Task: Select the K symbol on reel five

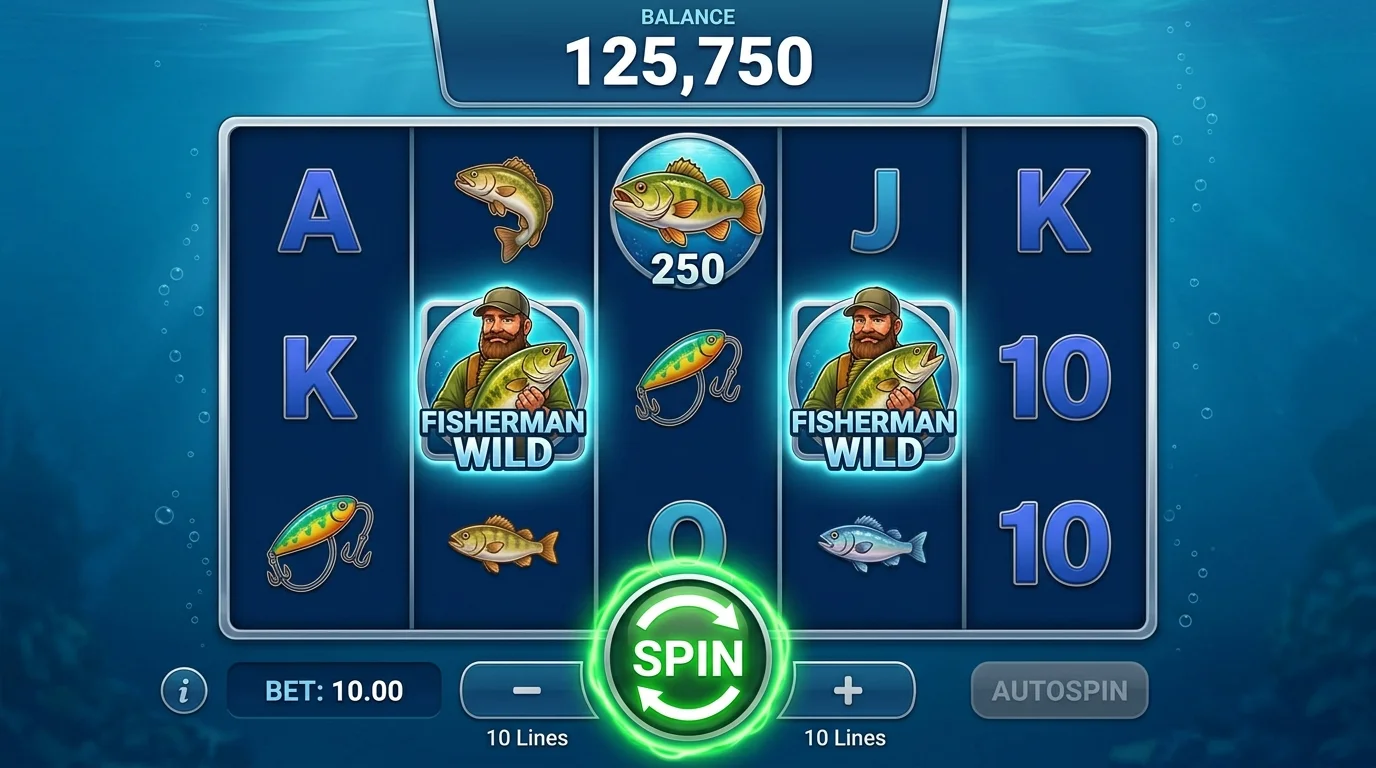Action: pyautogui.click(x=1055, y=210)
